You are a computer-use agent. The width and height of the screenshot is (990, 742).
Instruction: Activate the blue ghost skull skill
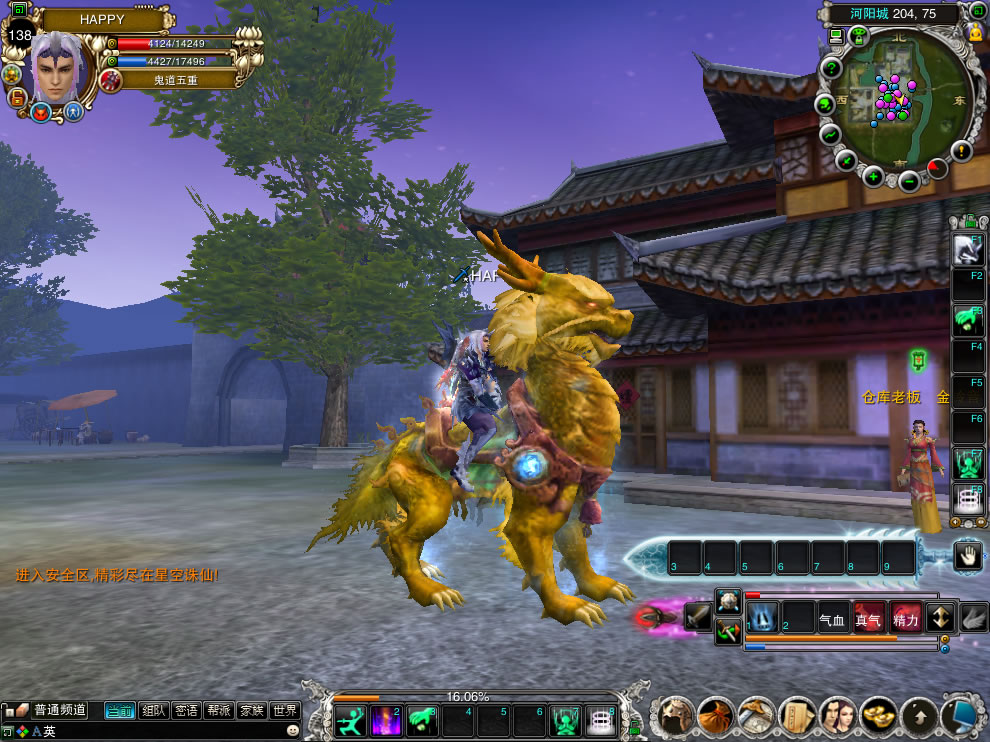click(762, 617)
